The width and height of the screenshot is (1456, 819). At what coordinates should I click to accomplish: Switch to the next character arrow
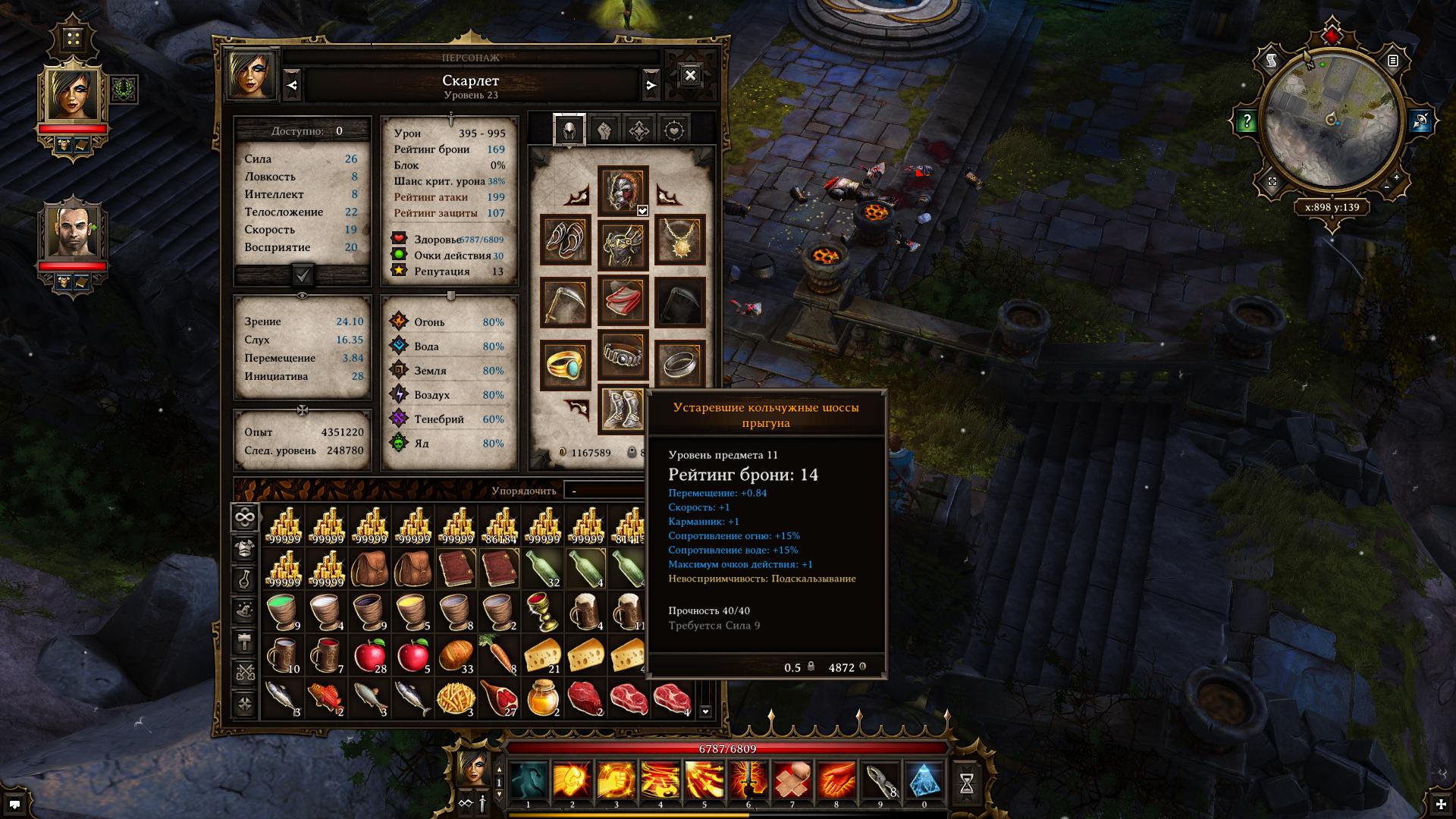(651, 85)
